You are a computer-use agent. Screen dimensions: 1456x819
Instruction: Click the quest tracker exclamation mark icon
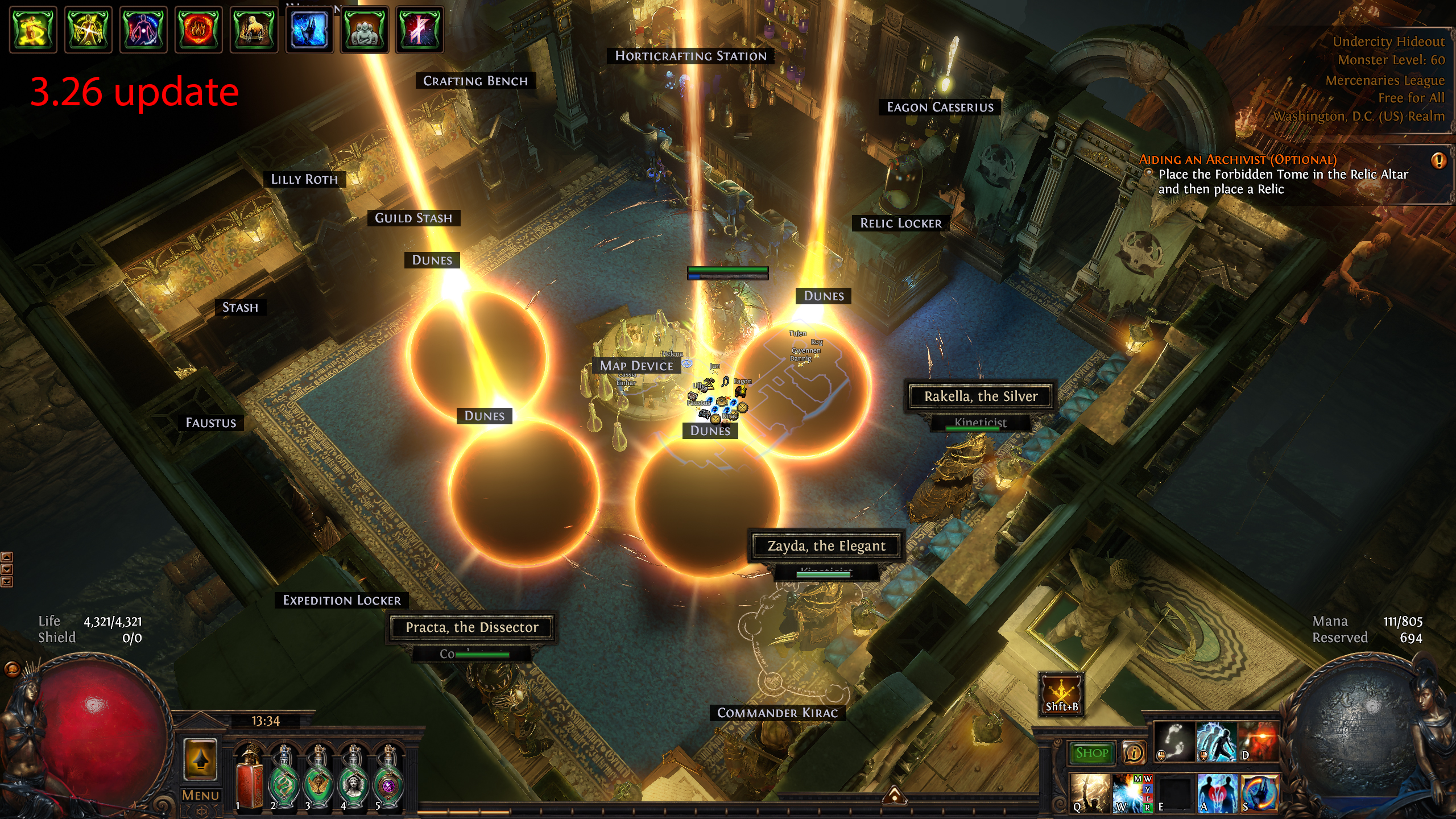click(1438, 161)
